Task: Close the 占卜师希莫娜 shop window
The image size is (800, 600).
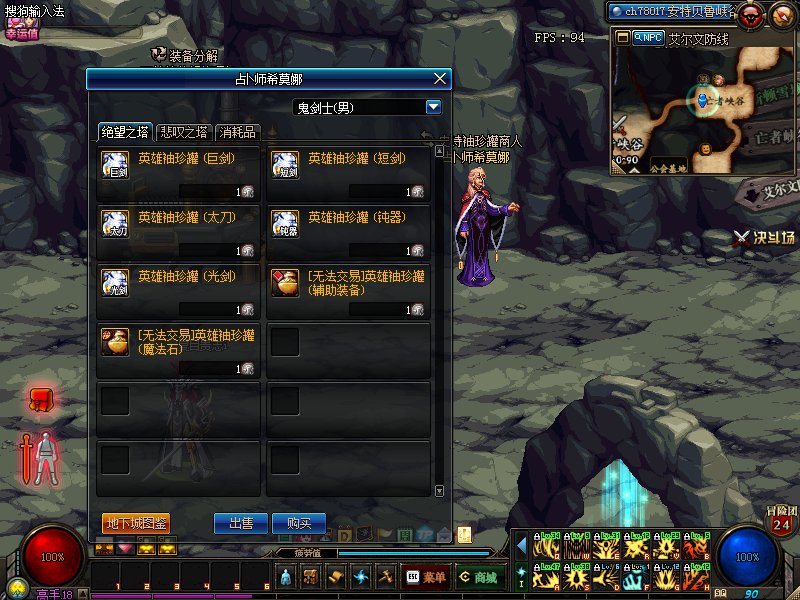Action: tap(440, 79)
